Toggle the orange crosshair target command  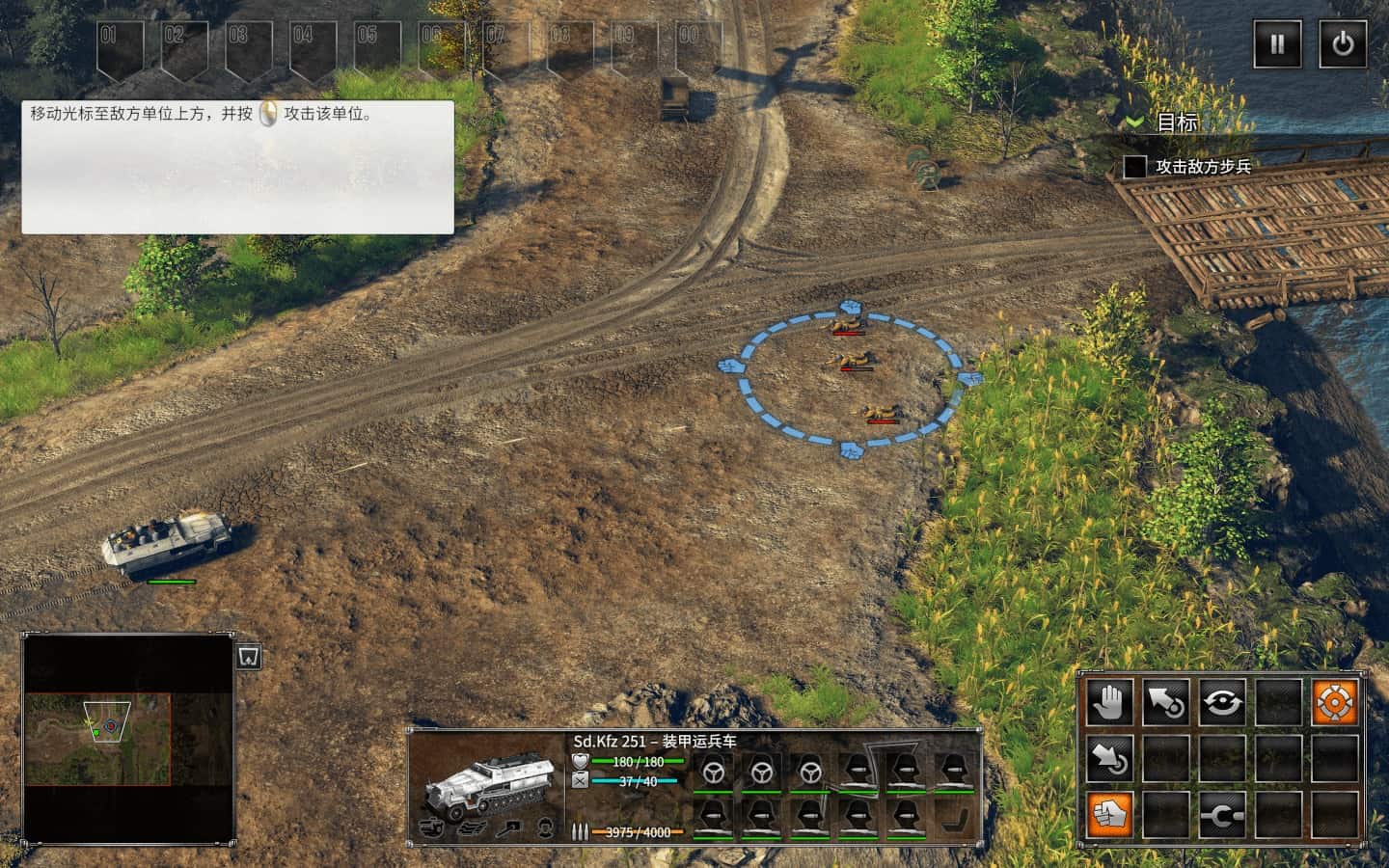[1335, 702]
